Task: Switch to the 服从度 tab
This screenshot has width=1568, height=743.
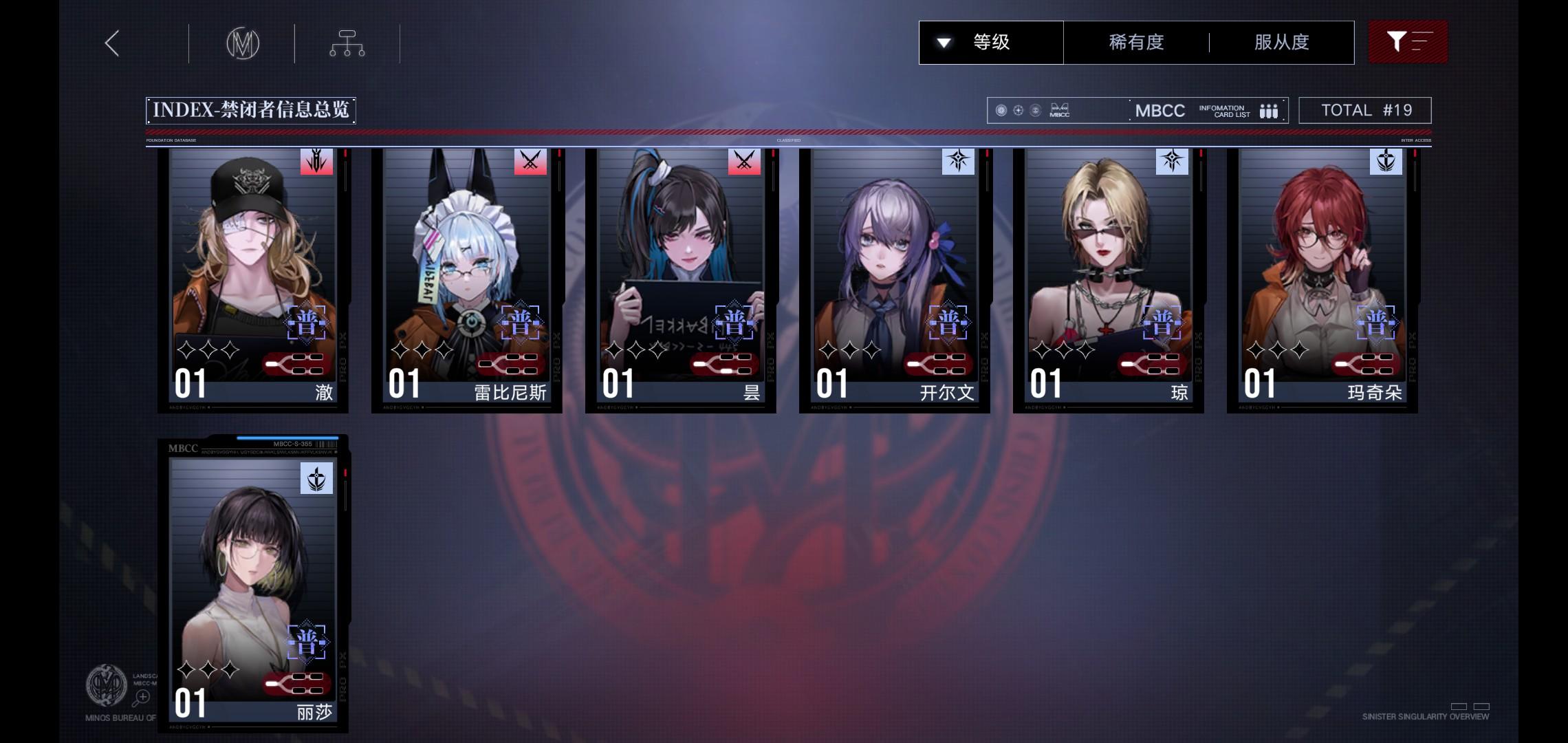Action: tap(1281, 42)
